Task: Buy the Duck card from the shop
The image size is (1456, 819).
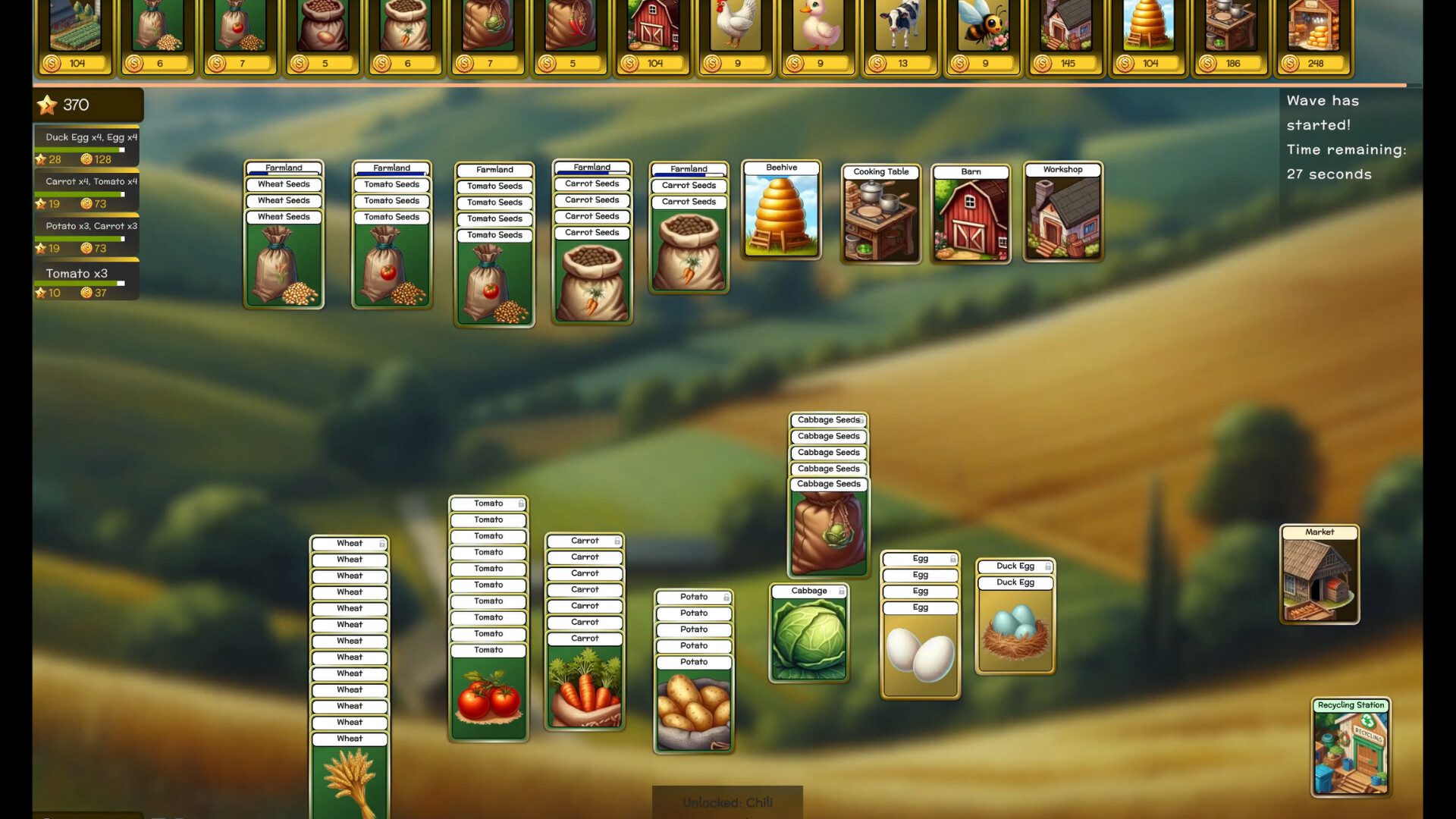Action: [x=817, y=30]
